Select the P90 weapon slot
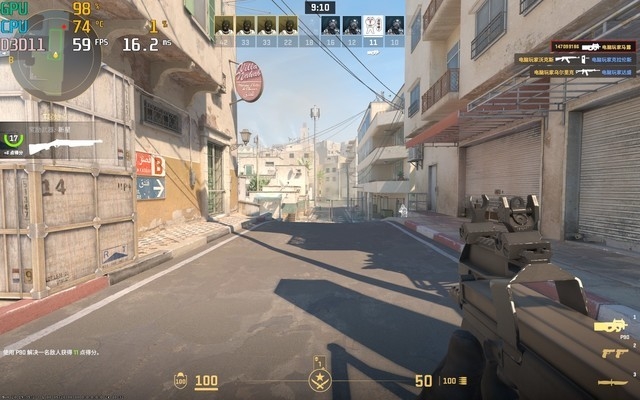Image resolution: width=640 pixels, height=400 pixels. [x=611, y=326]
